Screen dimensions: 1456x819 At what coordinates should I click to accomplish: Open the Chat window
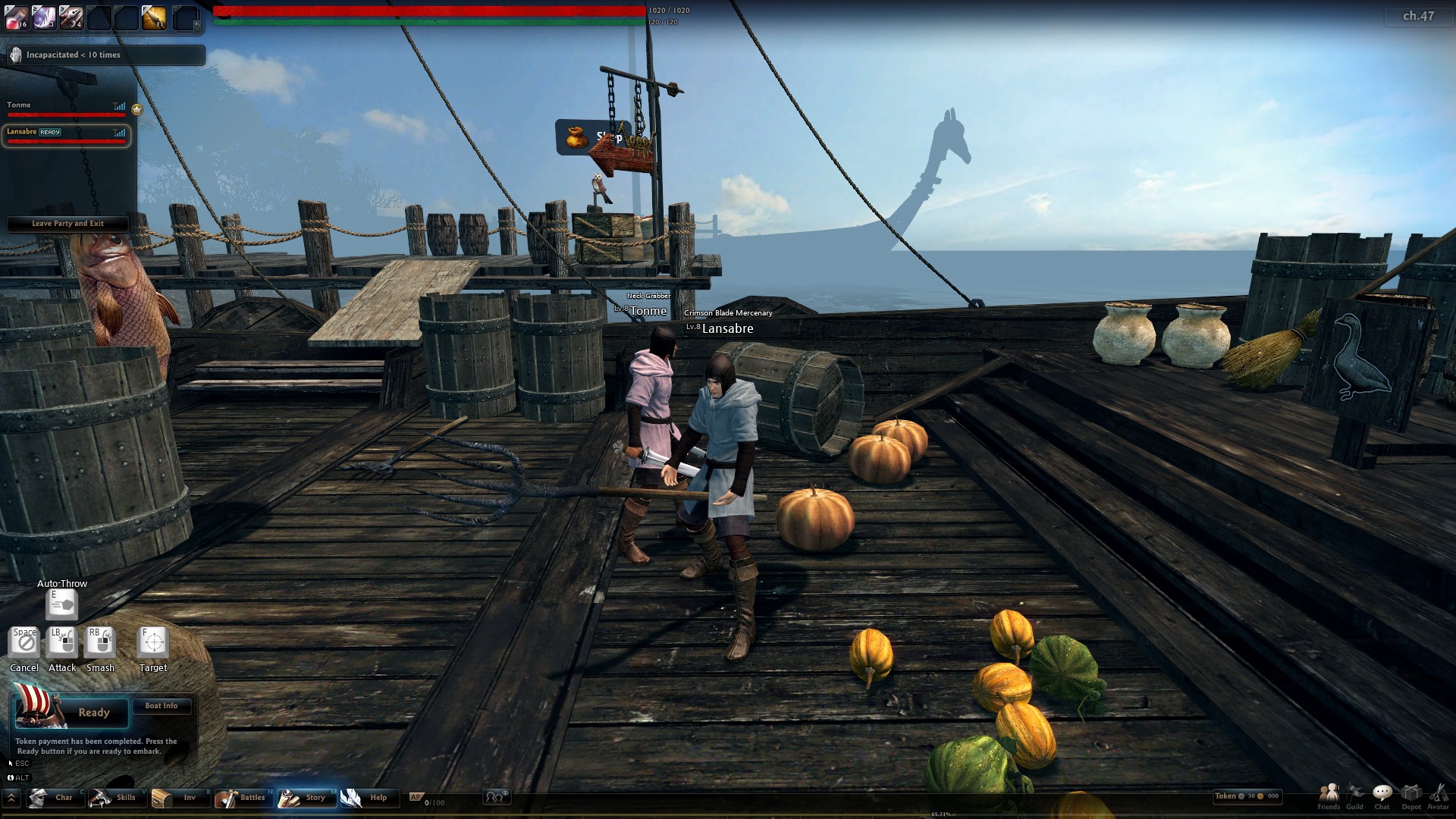1382,796
